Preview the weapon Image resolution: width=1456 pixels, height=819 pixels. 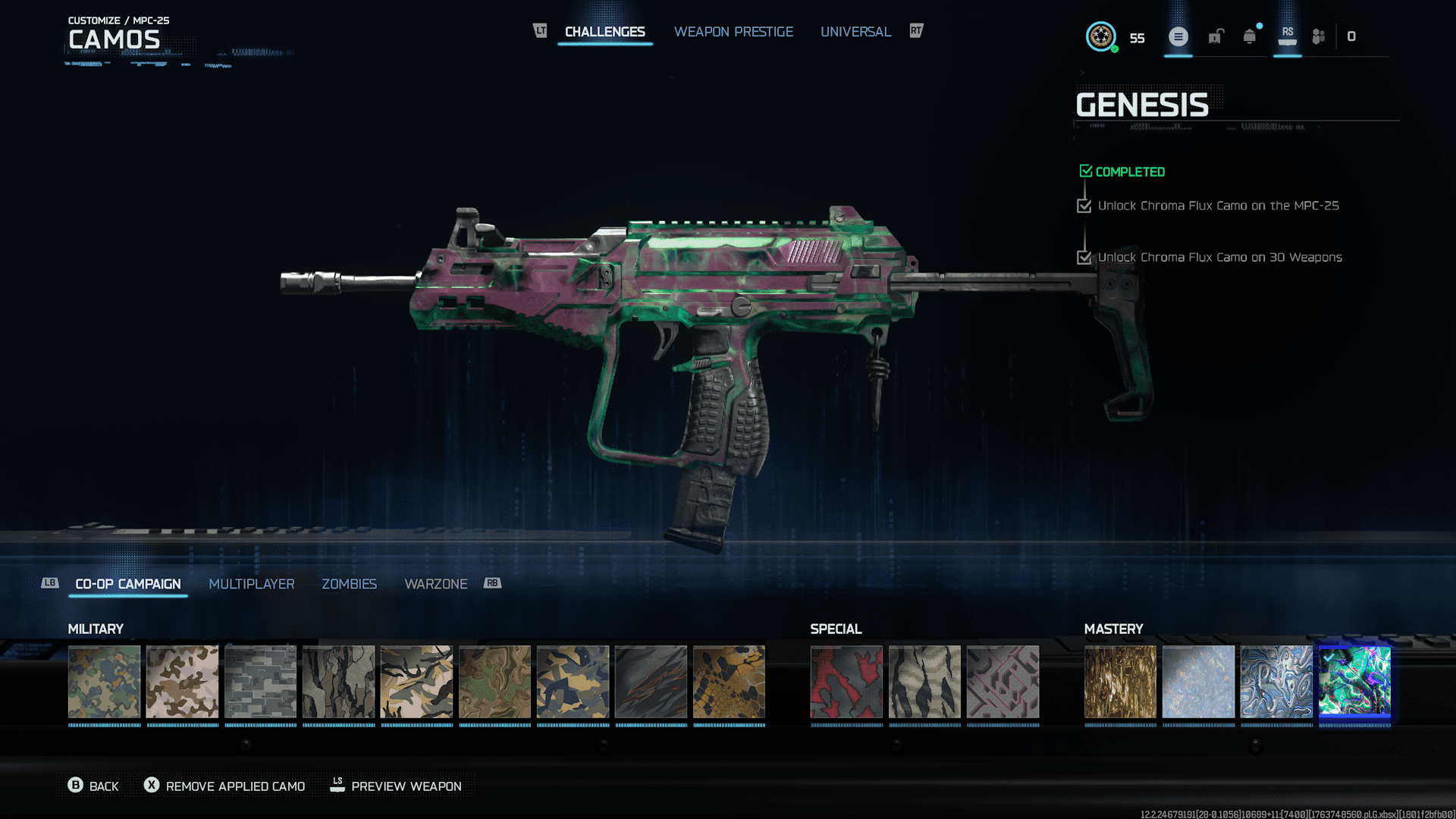click(x=396, y=786)
